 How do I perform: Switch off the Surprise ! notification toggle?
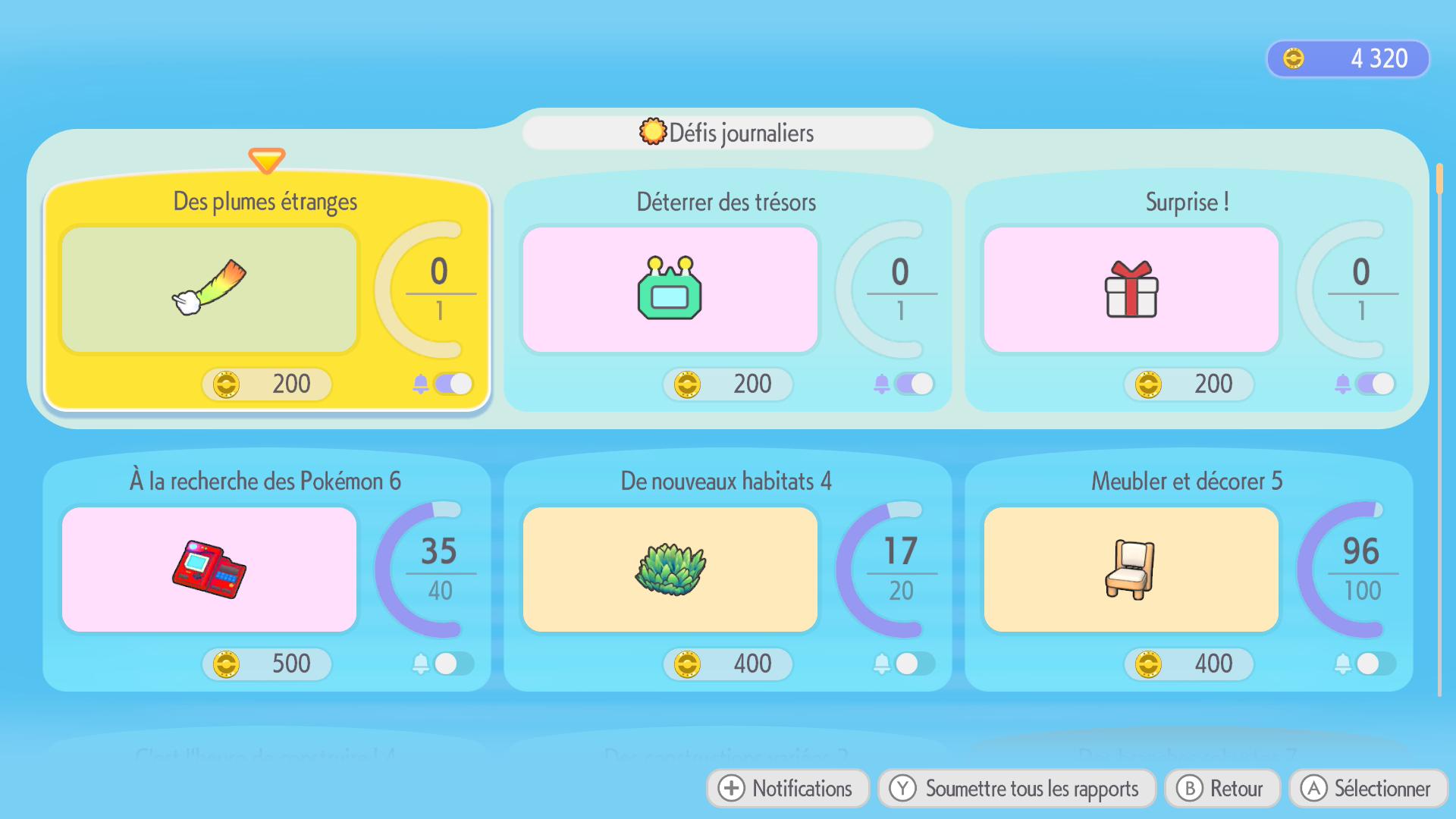coord(1375,384)
